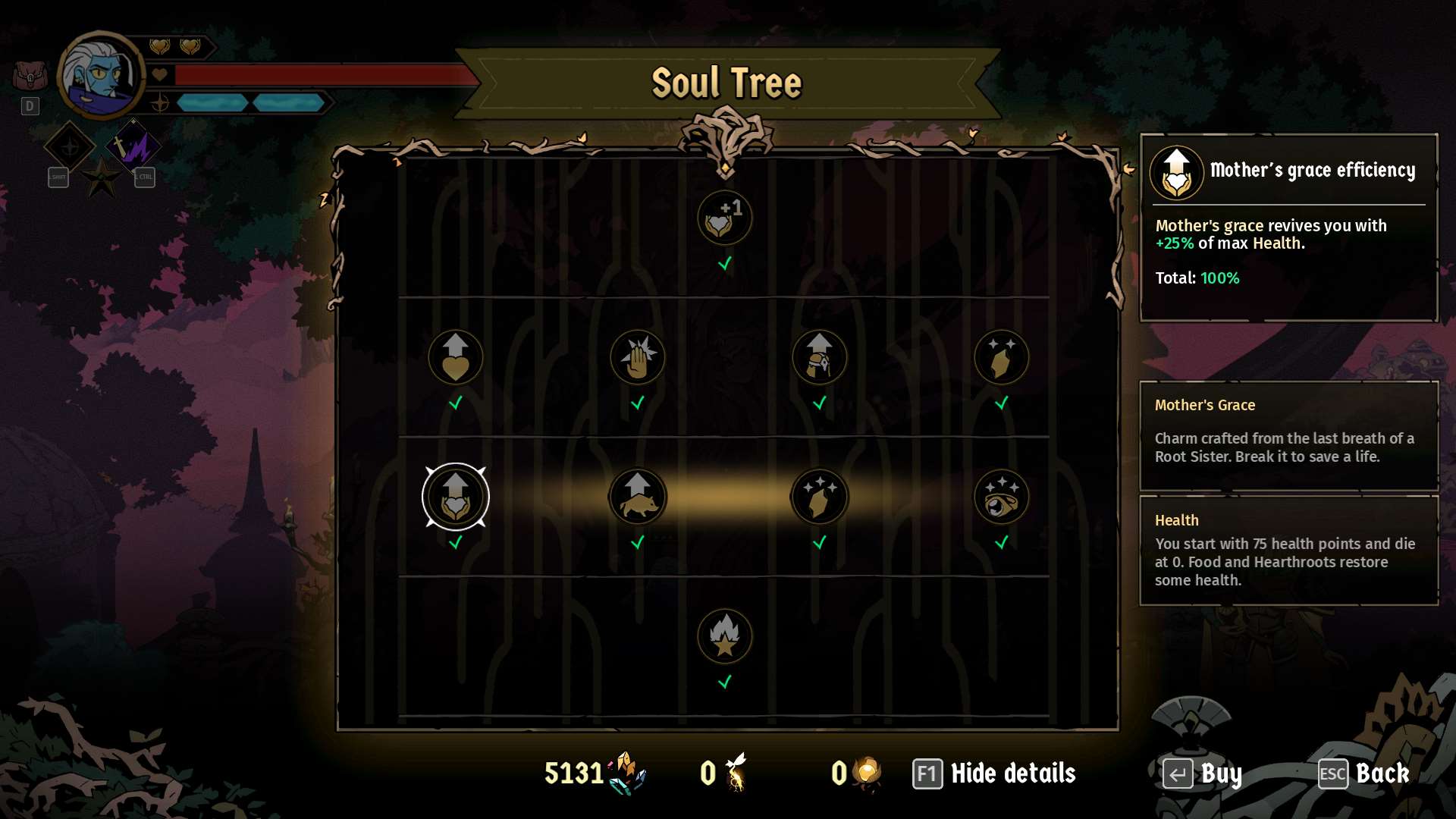Hide details panel

coord(994,773)
